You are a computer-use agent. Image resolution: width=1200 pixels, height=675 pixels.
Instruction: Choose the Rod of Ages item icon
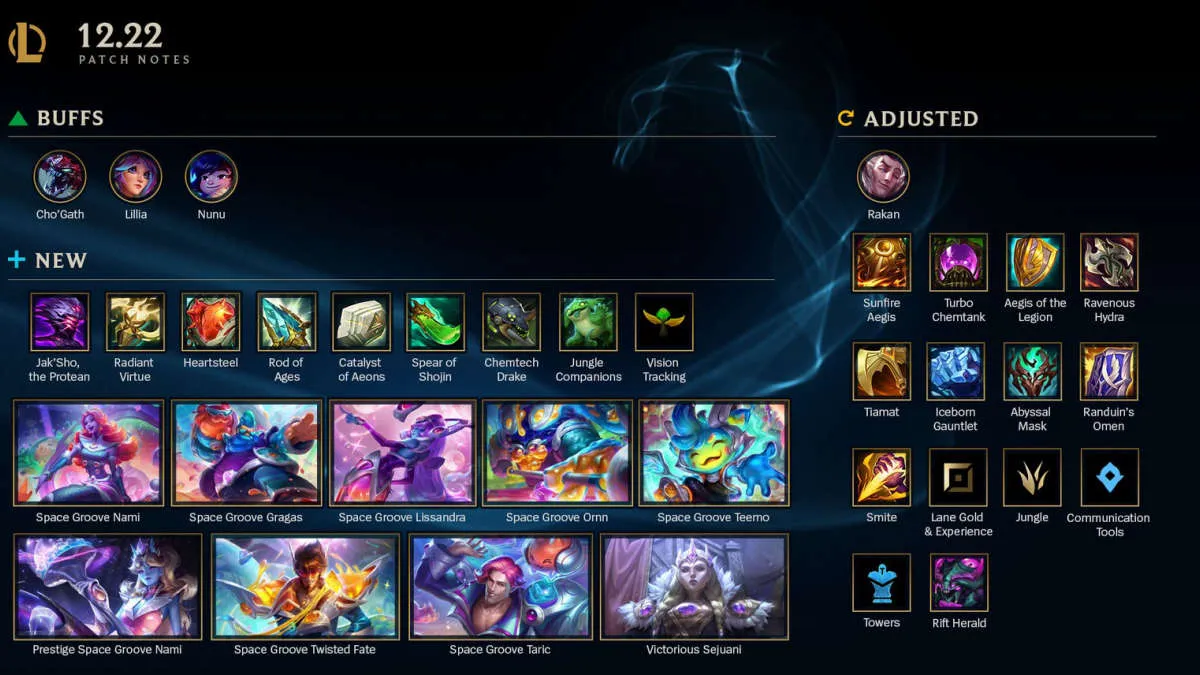click(286, 322)
